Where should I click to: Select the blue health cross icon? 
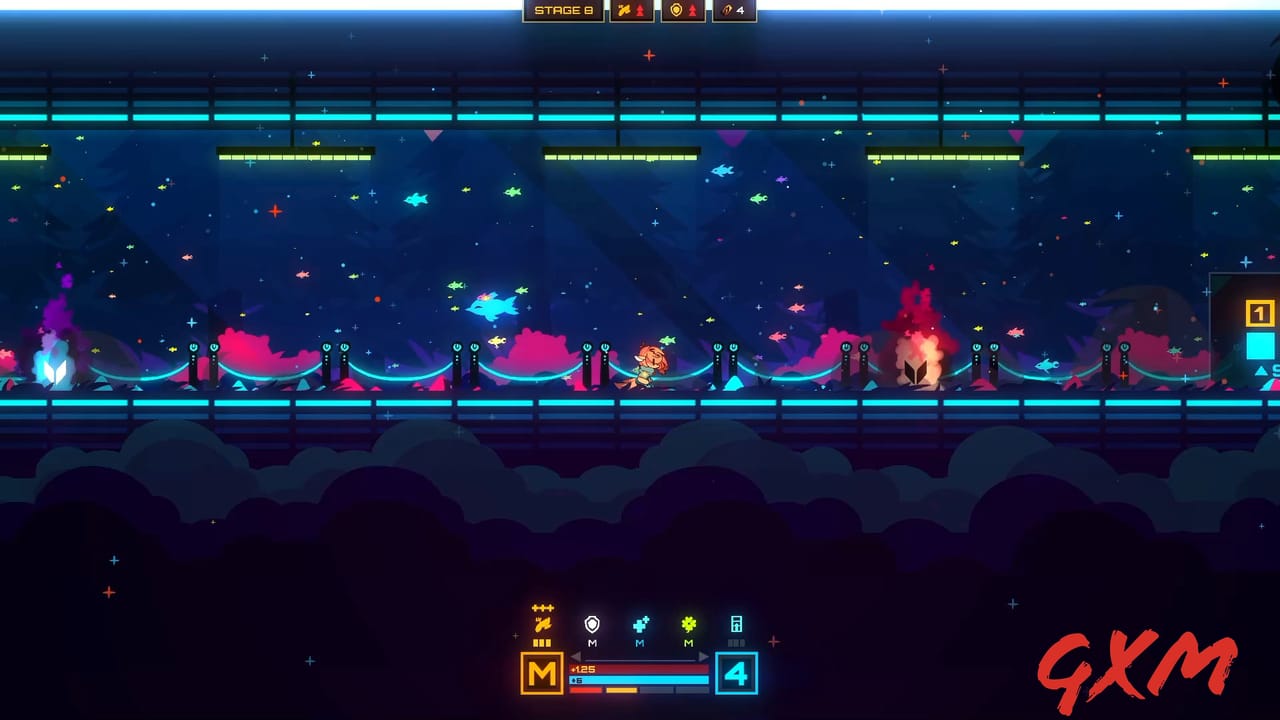640,625
